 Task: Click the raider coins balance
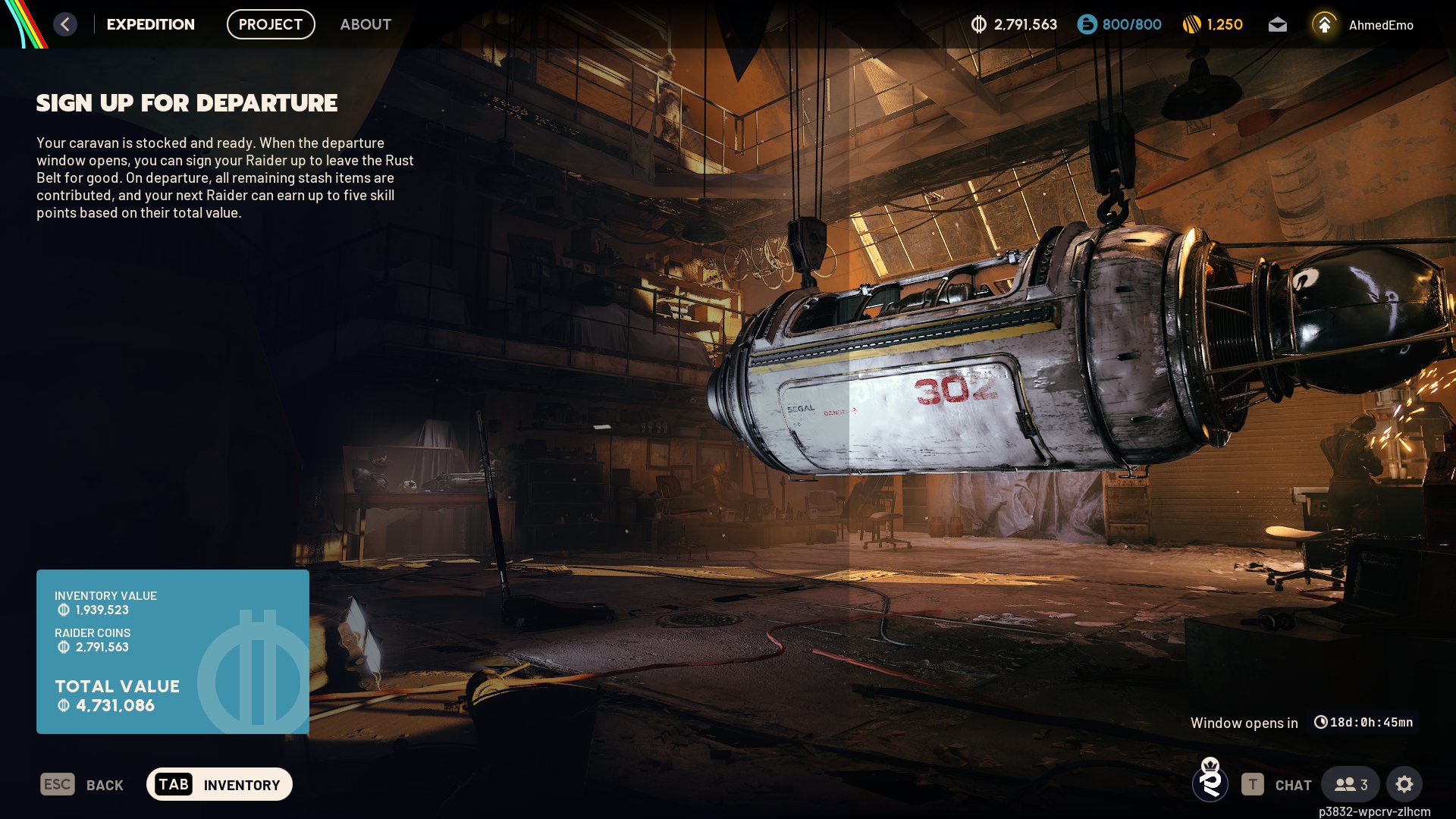click(1014, 25)
